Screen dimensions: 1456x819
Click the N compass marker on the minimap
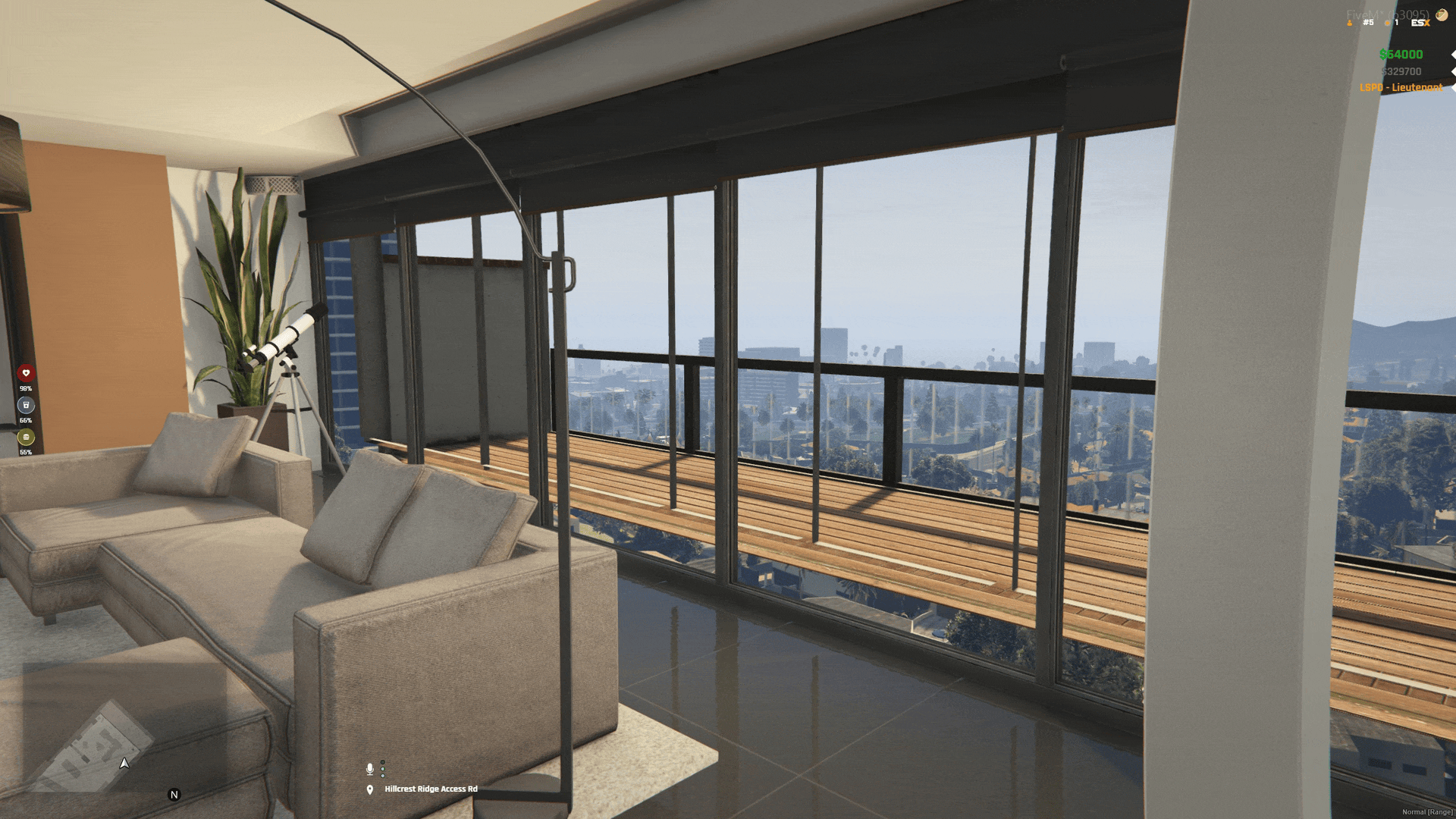[175, 794]
